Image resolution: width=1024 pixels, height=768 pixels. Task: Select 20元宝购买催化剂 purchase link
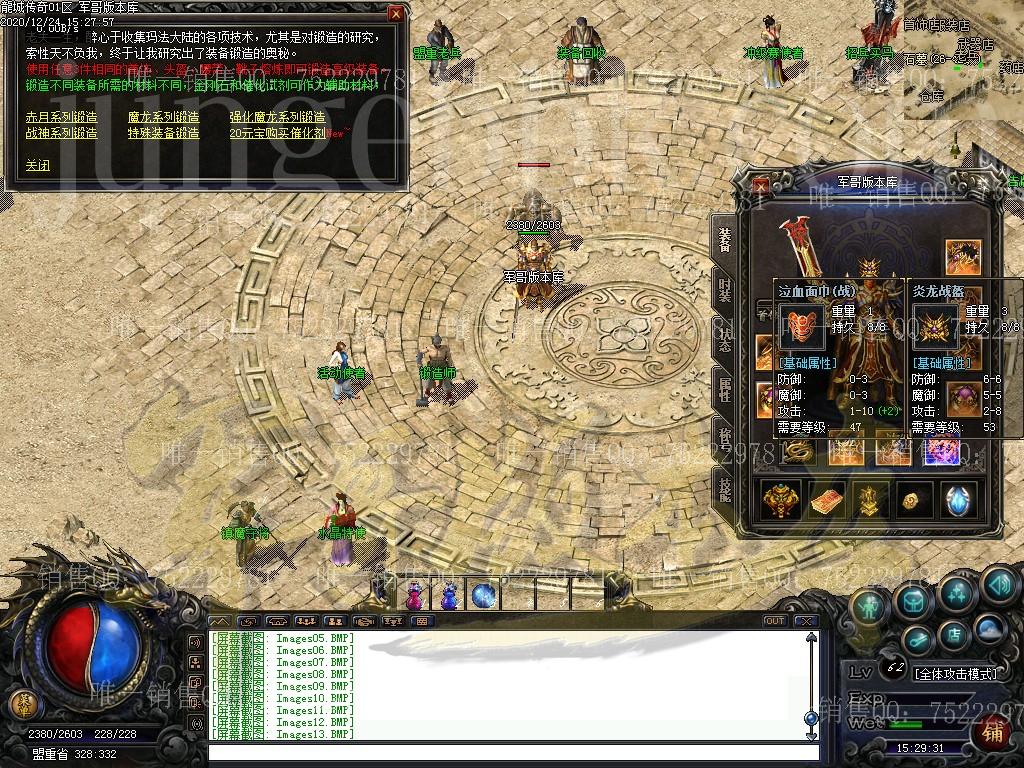click(277, 132)
